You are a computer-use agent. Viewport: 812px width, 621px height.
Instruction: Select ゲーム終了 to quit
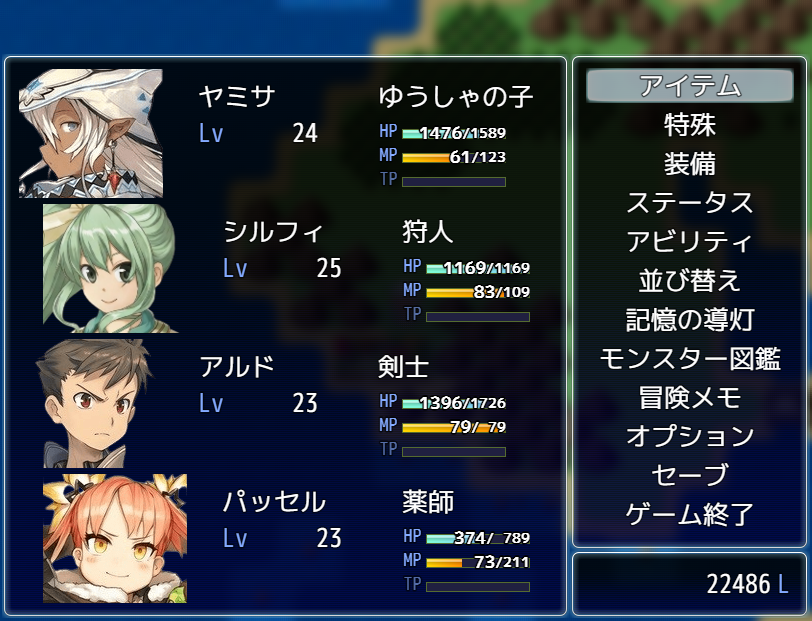point(690,515)
